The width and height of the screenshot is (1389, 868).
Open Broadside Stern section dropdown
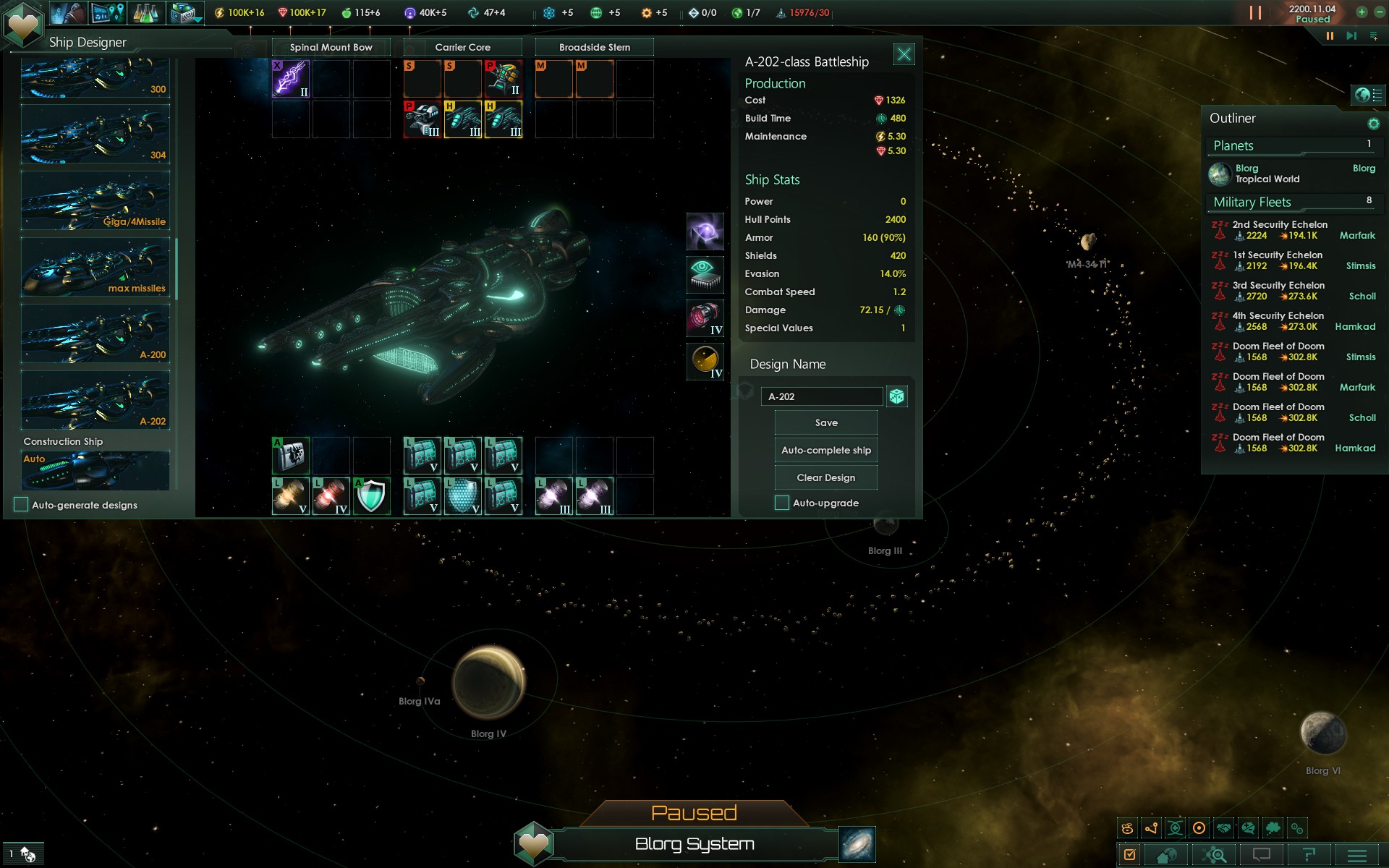point(594,48)
